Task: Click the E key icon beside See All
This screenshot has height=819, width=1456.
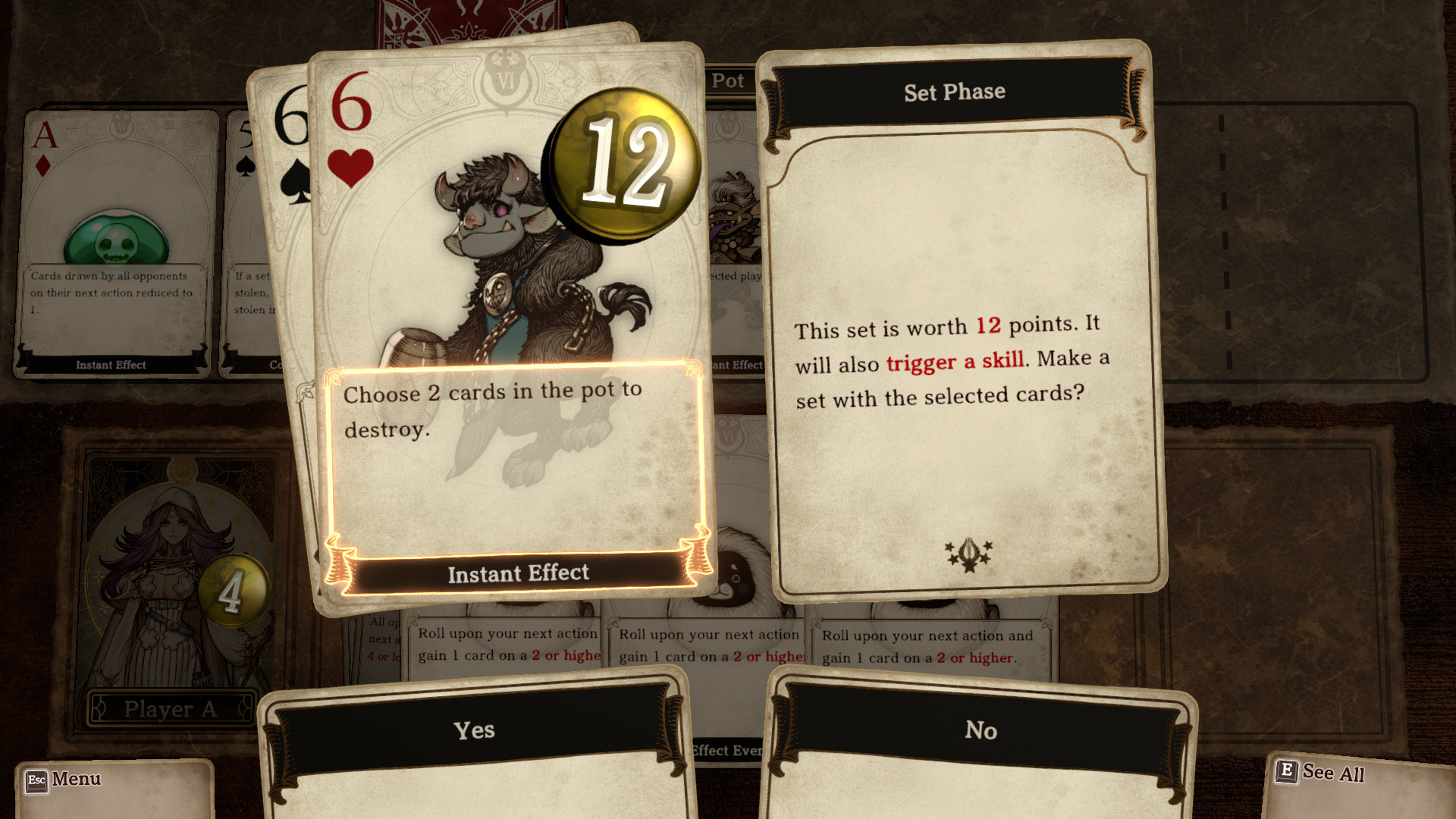Action: [1287, 771]
